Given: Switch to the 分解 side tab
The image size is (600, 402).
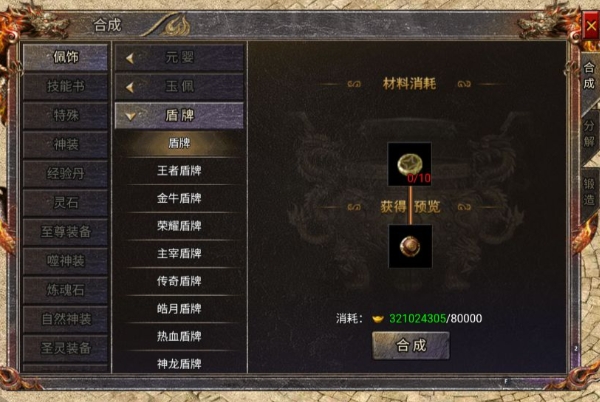Looking at the screenshot, I should click(x=589, y=129).
